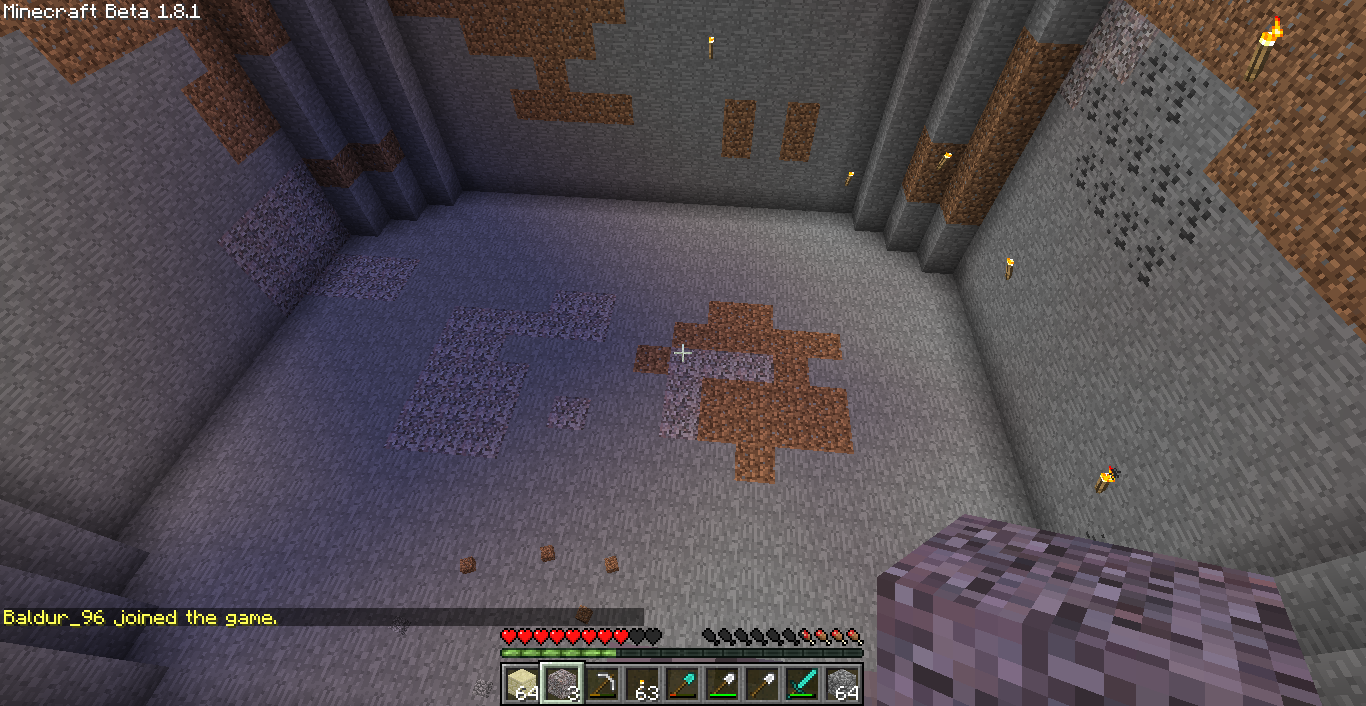Equip the diamond sword from the hotbar
Image resolution: width=1366 pixels, height=706 pixels.
click(802, 684)
